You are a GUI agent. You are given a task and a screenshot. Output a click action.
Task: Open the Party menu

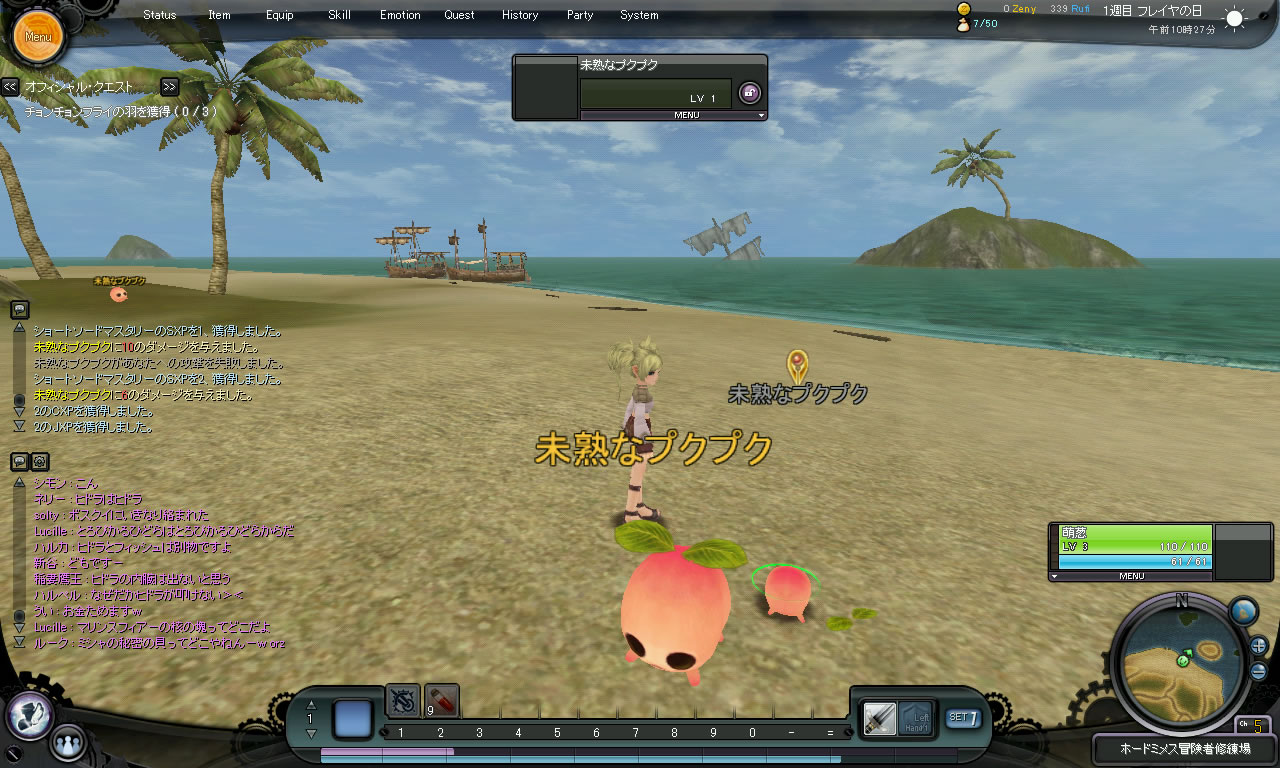coord(580,15)
